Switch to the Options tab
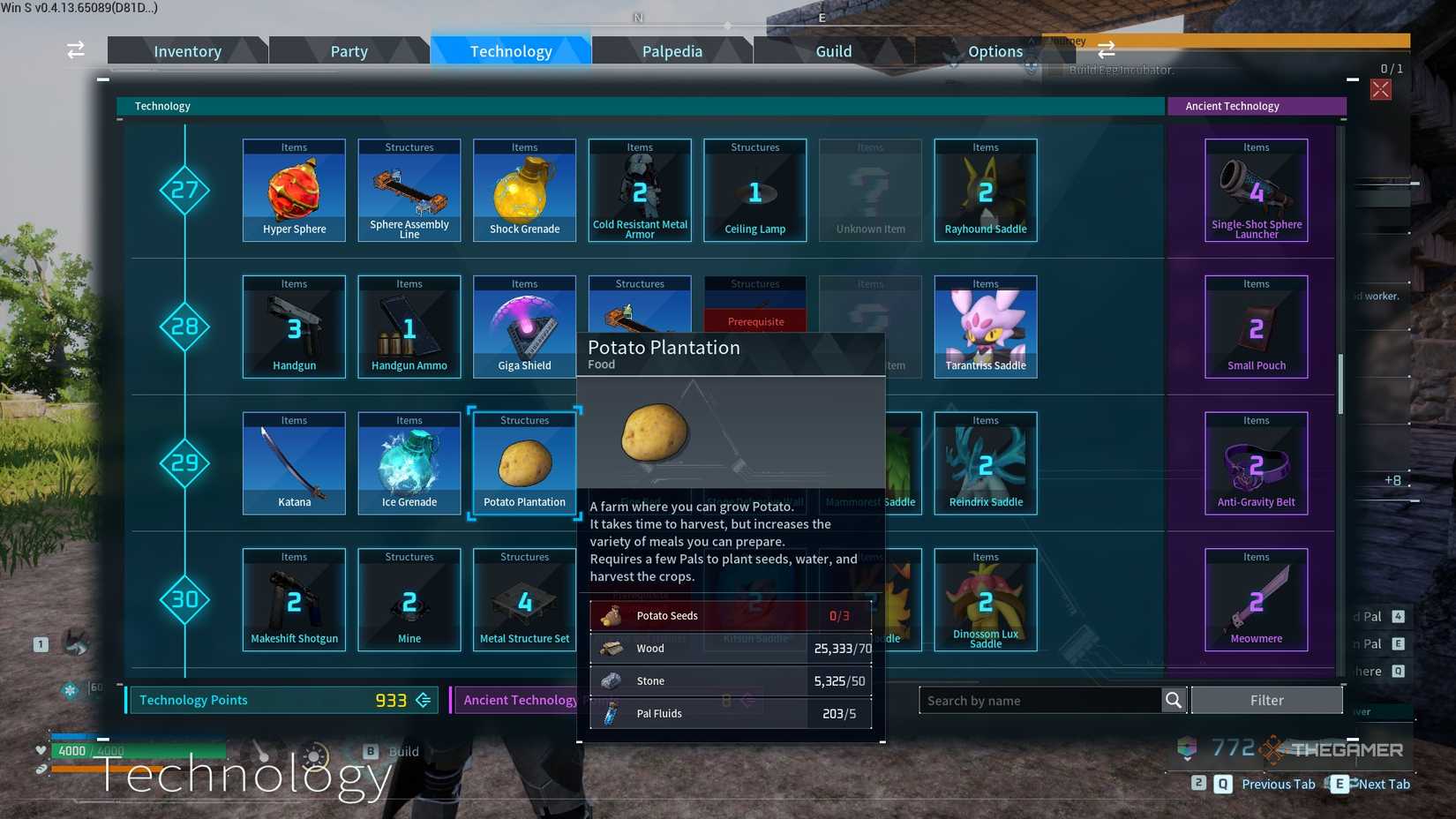 (995, 50)
